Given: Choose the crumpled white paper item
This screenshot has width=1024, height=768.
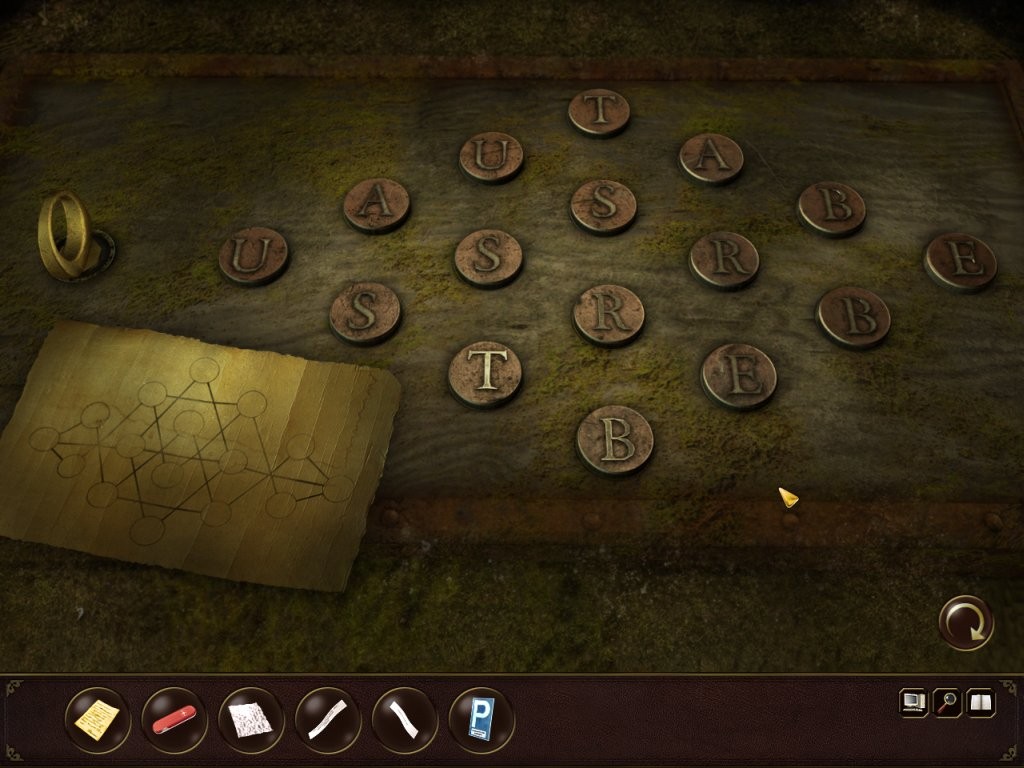Looking at the screenshot, I should click(x=250, y=719).
